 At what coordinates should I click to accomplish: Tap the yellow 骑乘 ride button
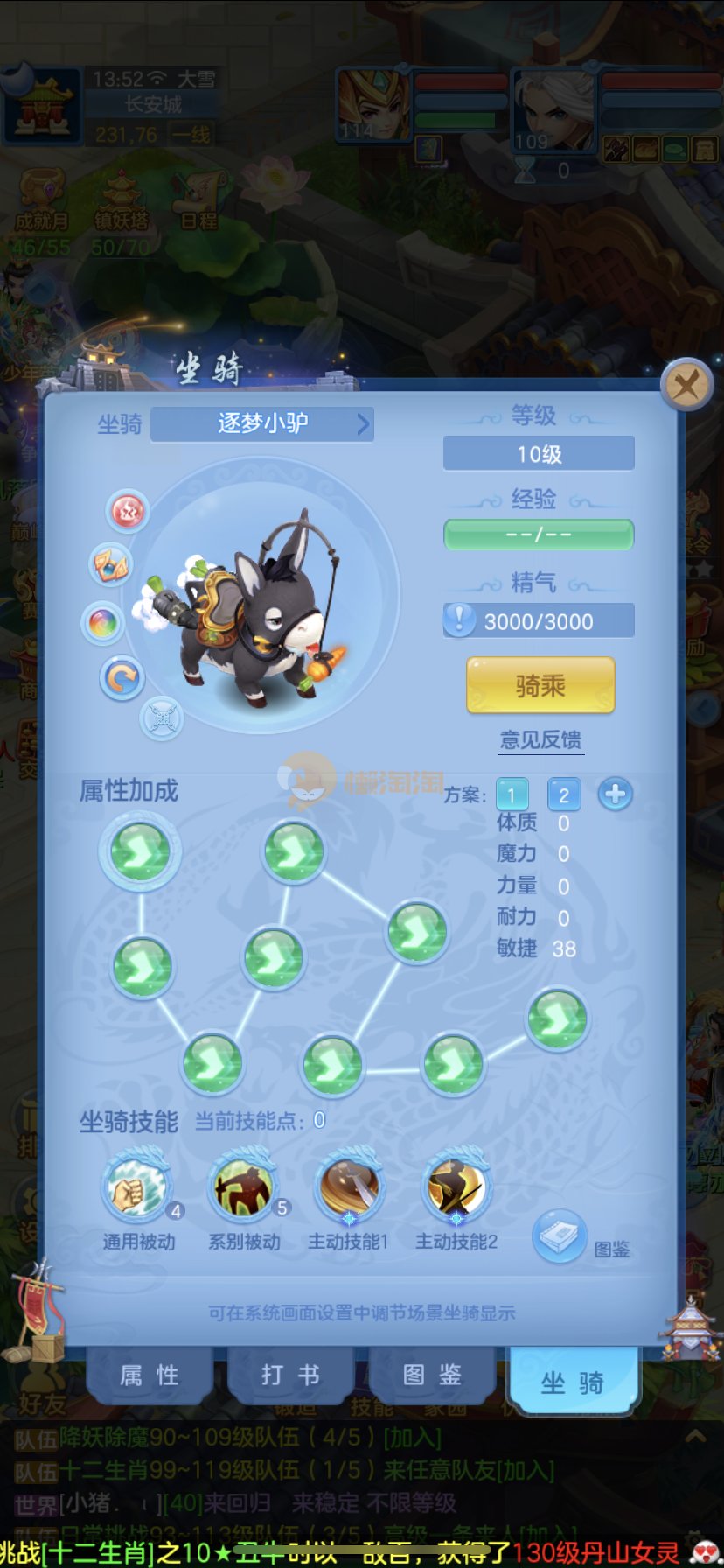(540, 686)
